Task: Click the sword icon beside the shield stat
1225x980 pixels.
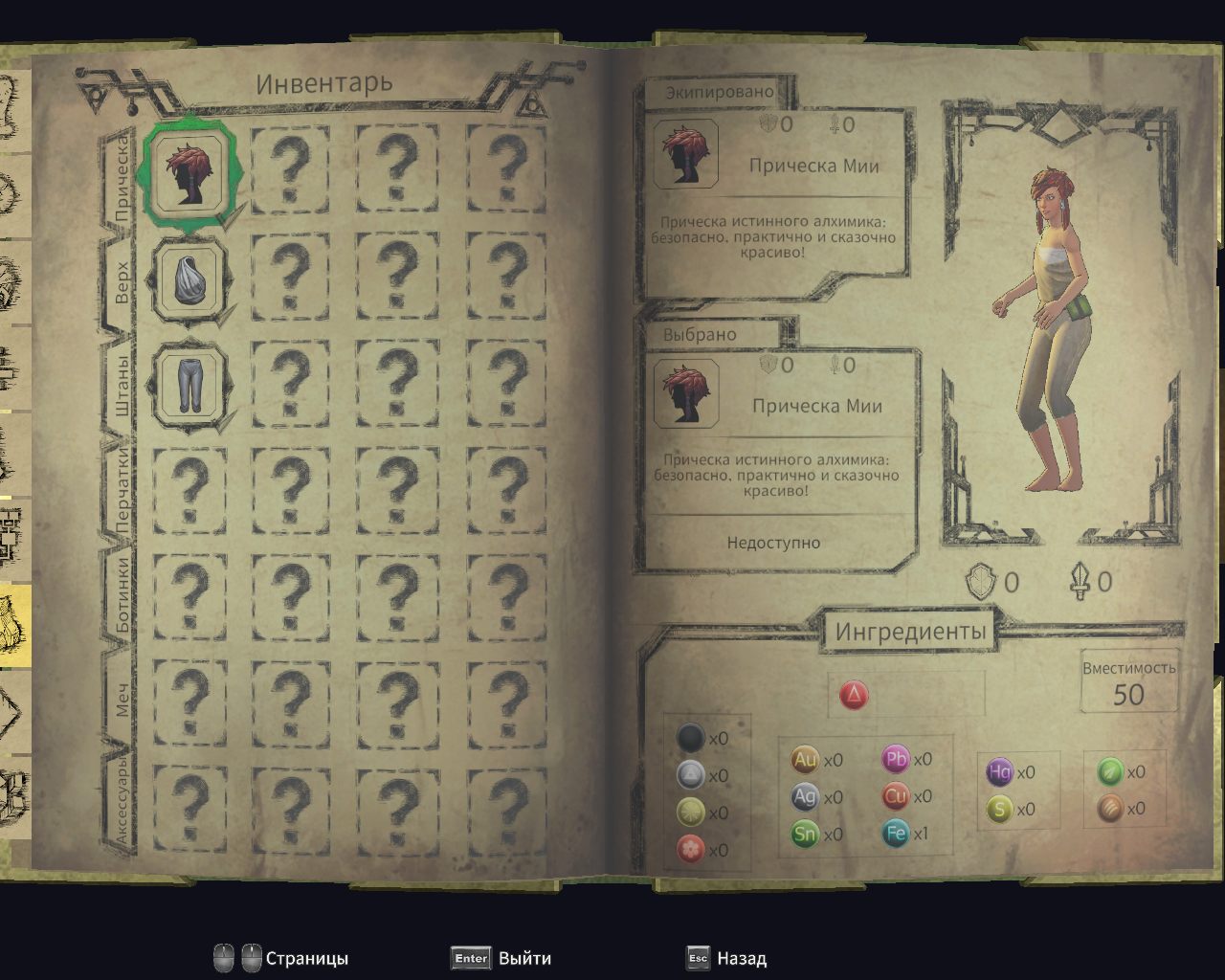Action: (x=1080, y=581)
